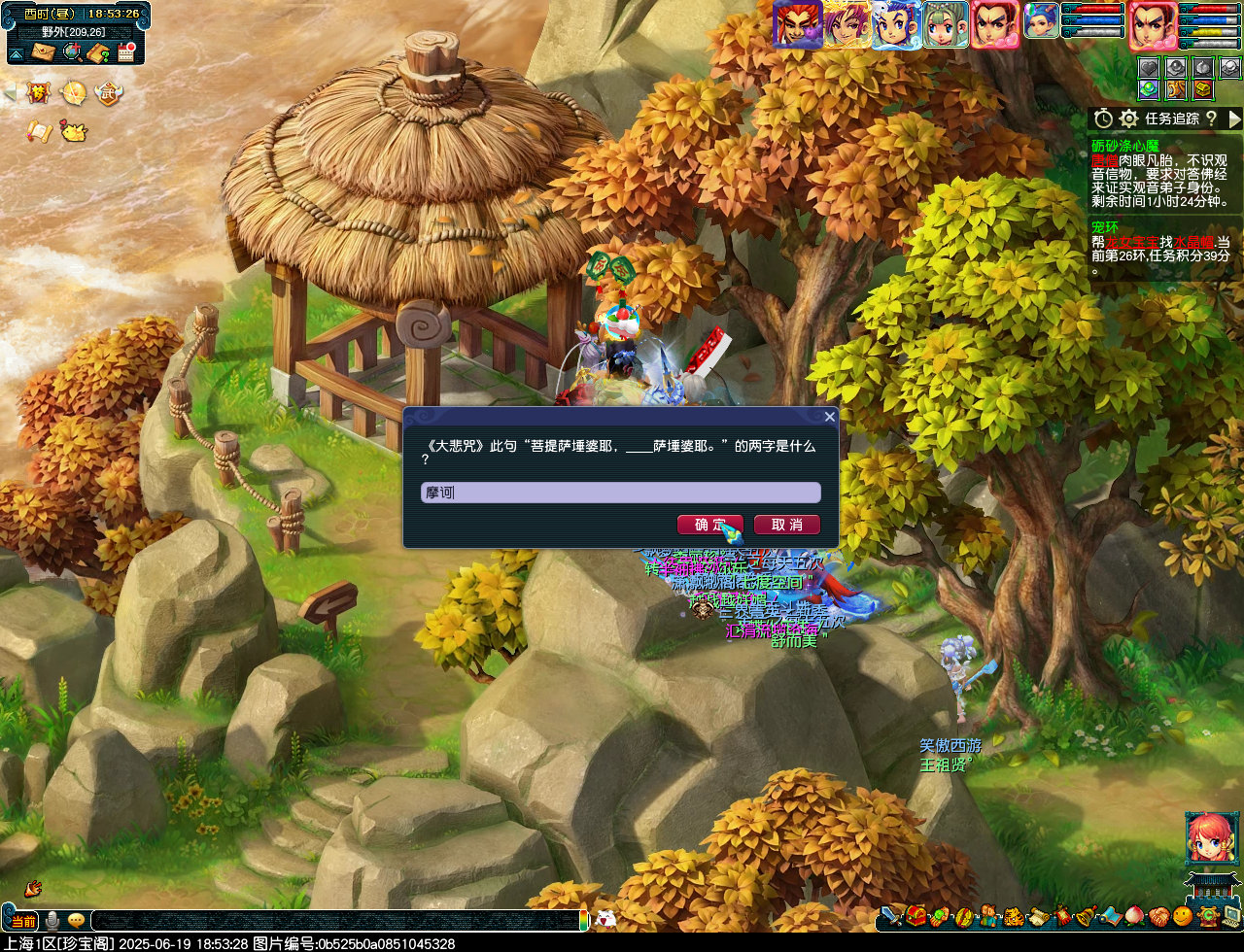Select the tiger summon icon on bottom toolbar
The image size is (1244, 952).
coord(1012,919)
